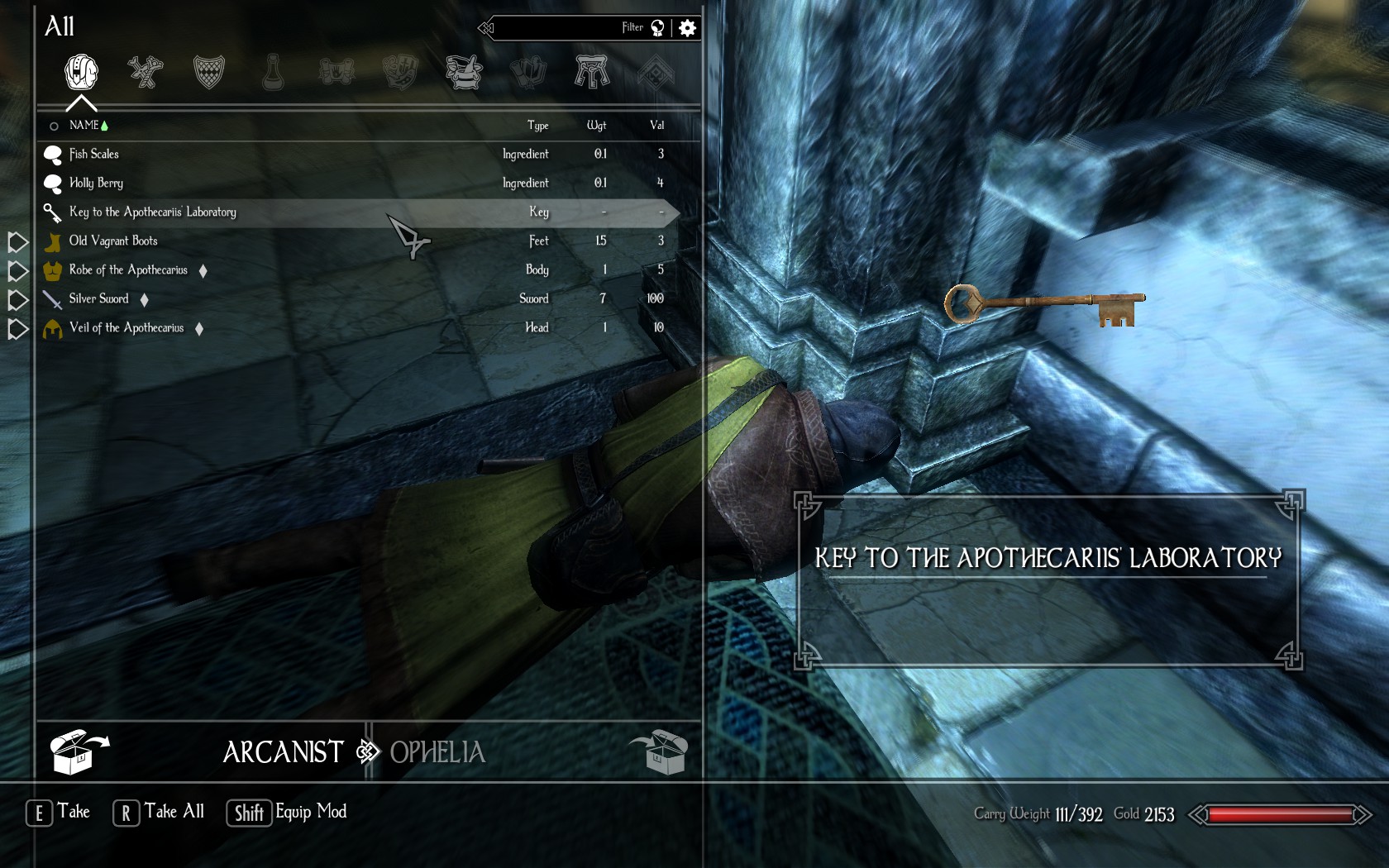Select the All items category icon

81,73
